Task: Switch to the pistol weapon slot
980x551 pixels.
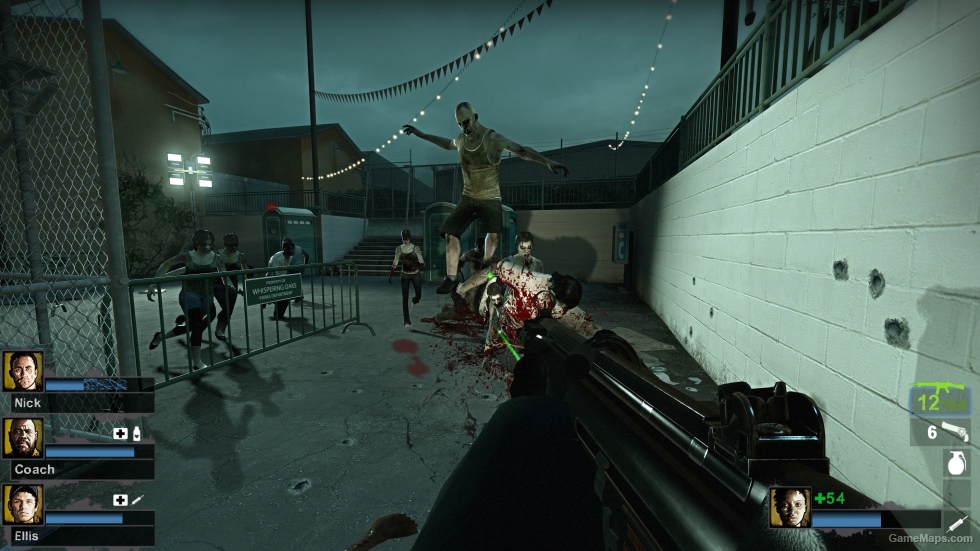Action: 943,431
